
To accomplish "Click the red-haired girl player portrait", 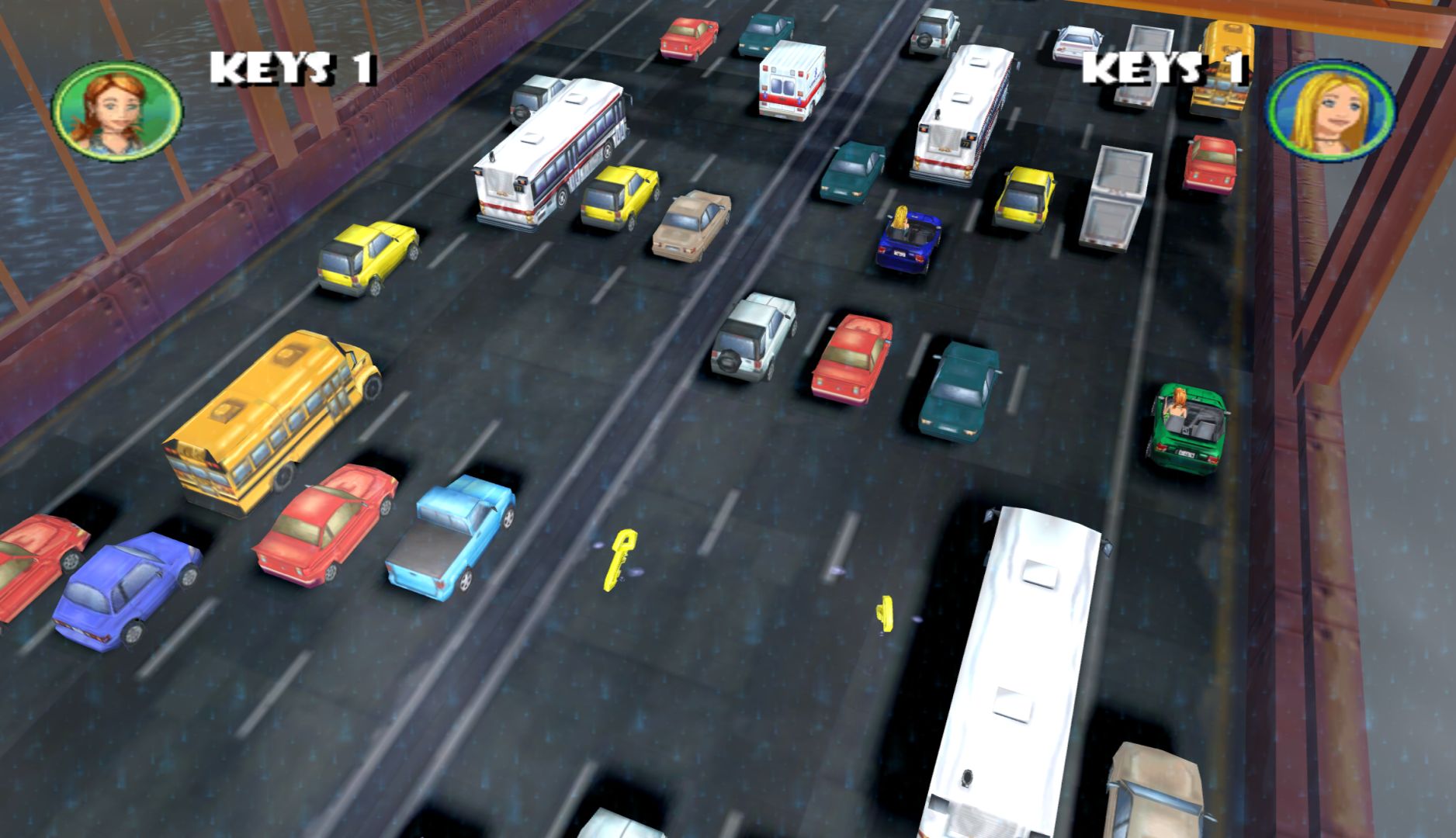I will [x=116, y=110].
